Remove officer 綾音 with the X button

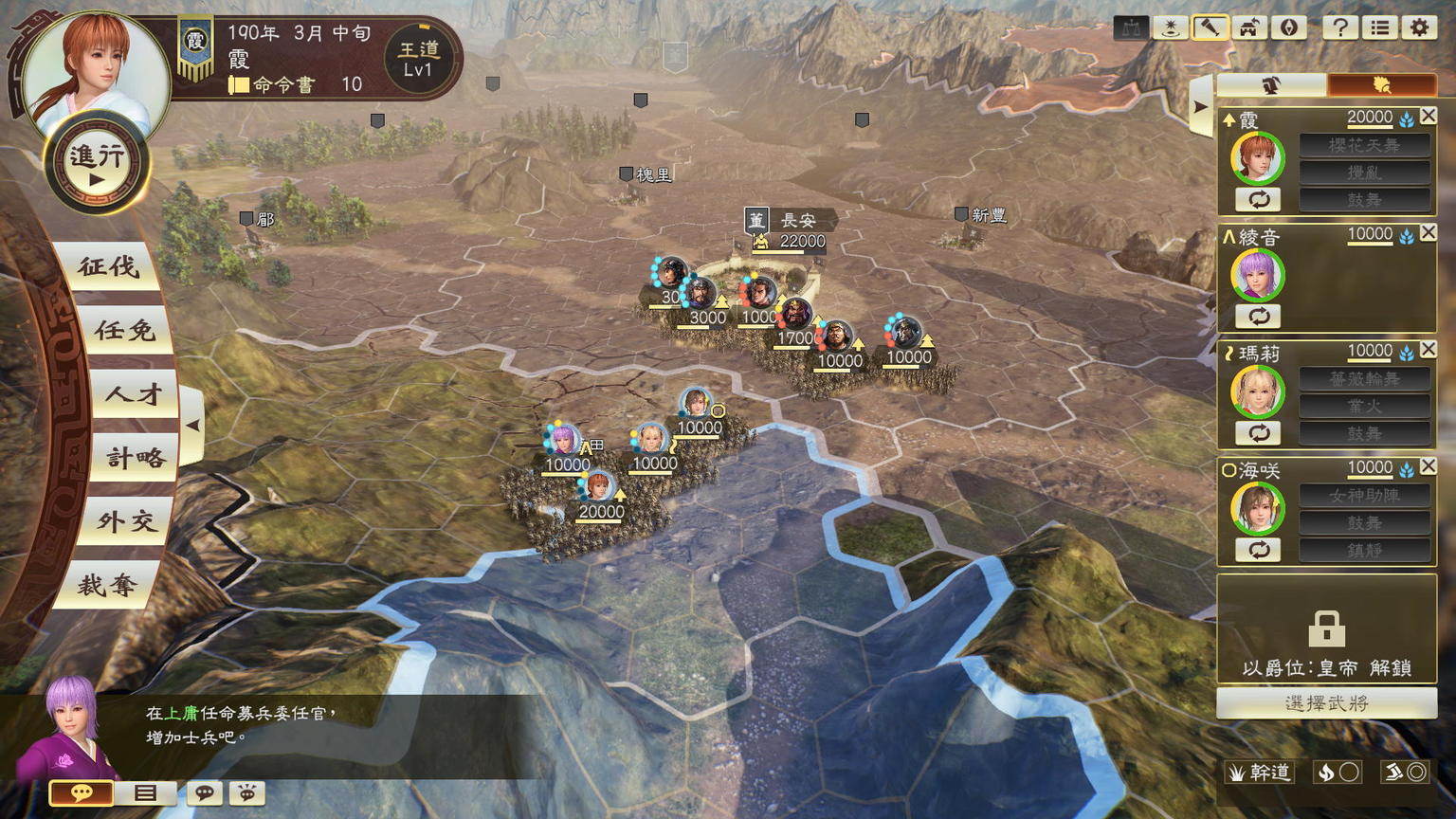(1429, 232)
